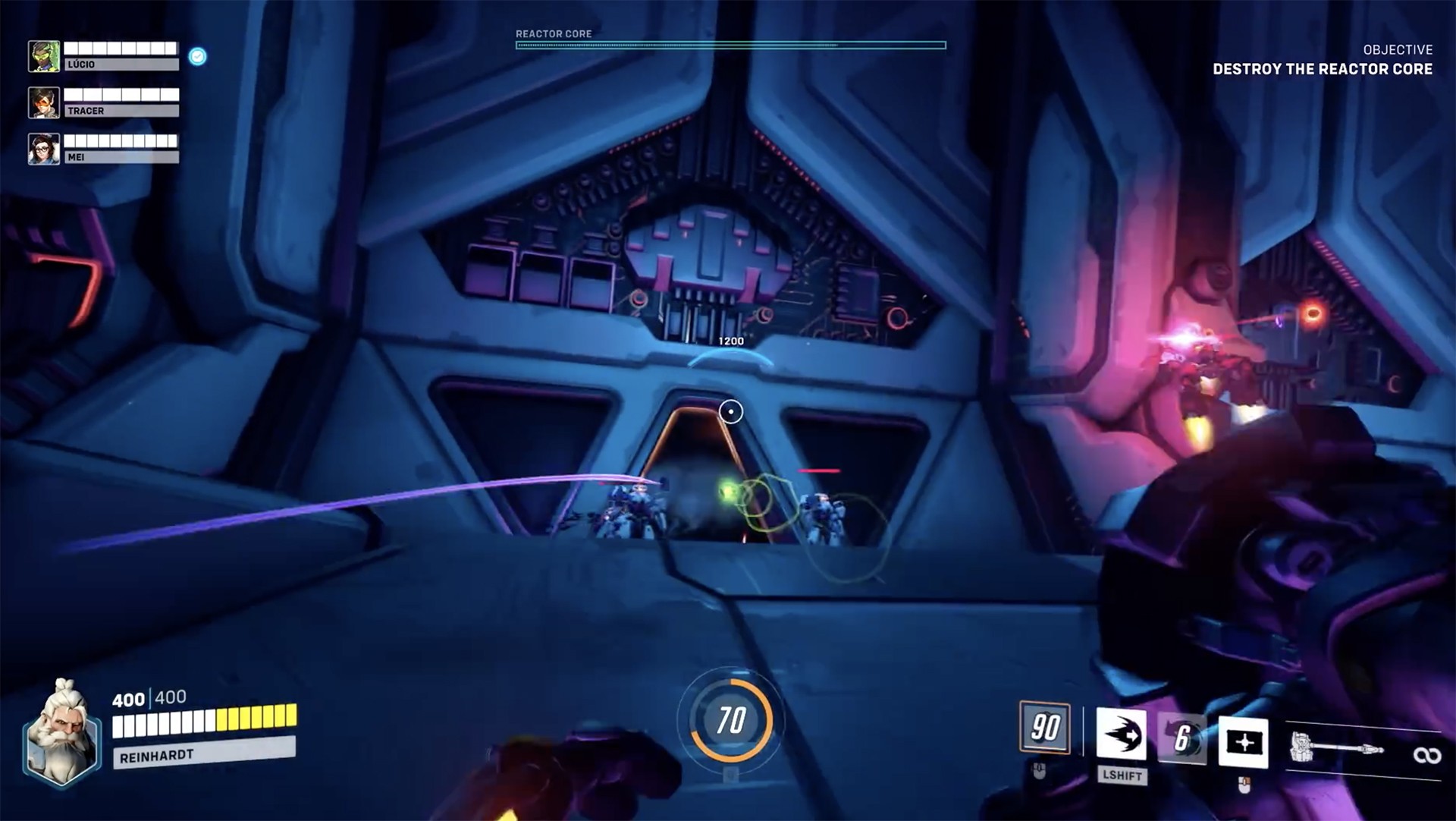The image size is (1456, 821).
Task: Select the Fire Strike ability on cooldown
Action: (1181, 738)
